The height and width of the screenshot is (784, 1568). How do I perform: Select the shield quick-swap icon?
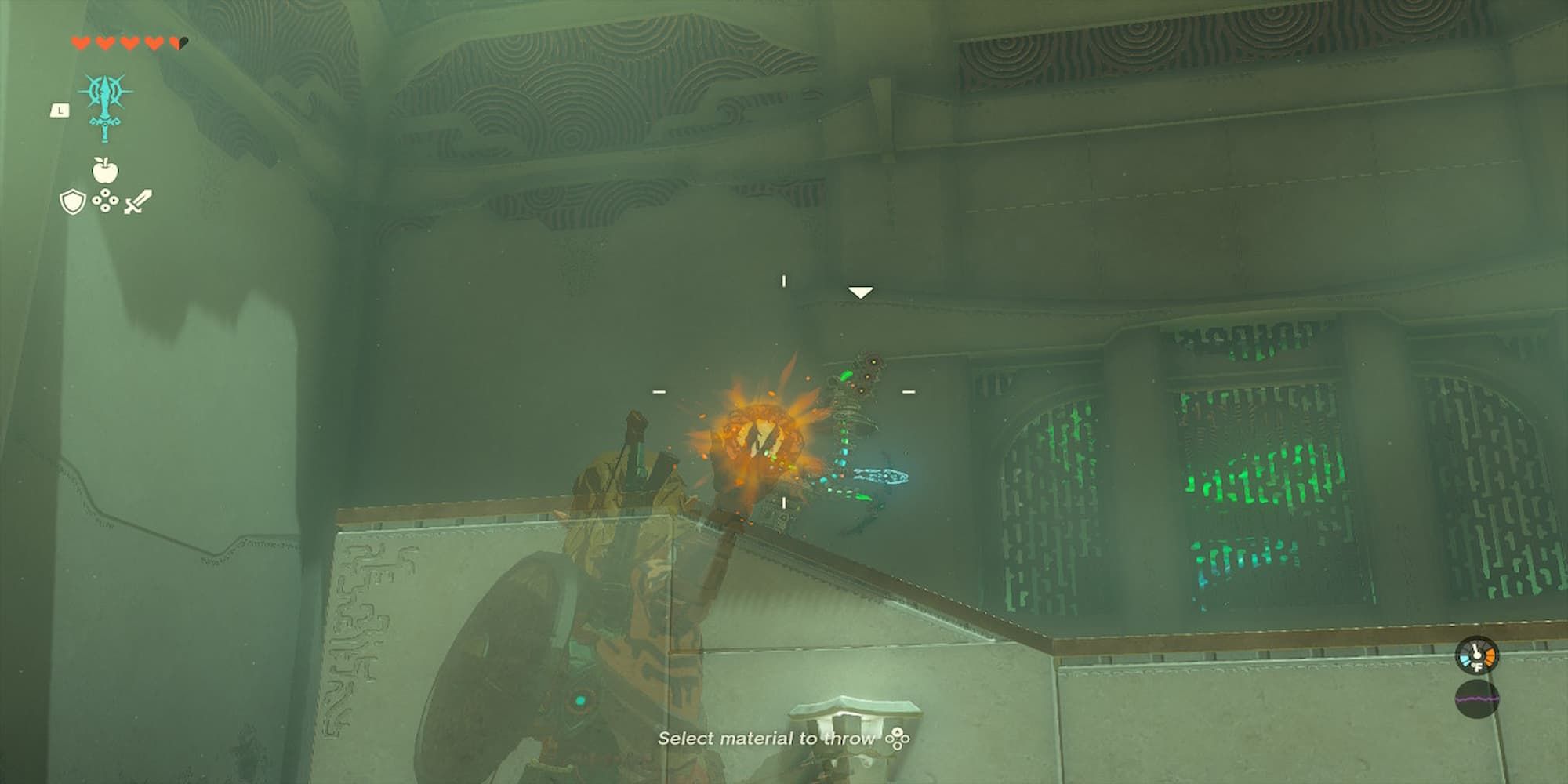72,202
